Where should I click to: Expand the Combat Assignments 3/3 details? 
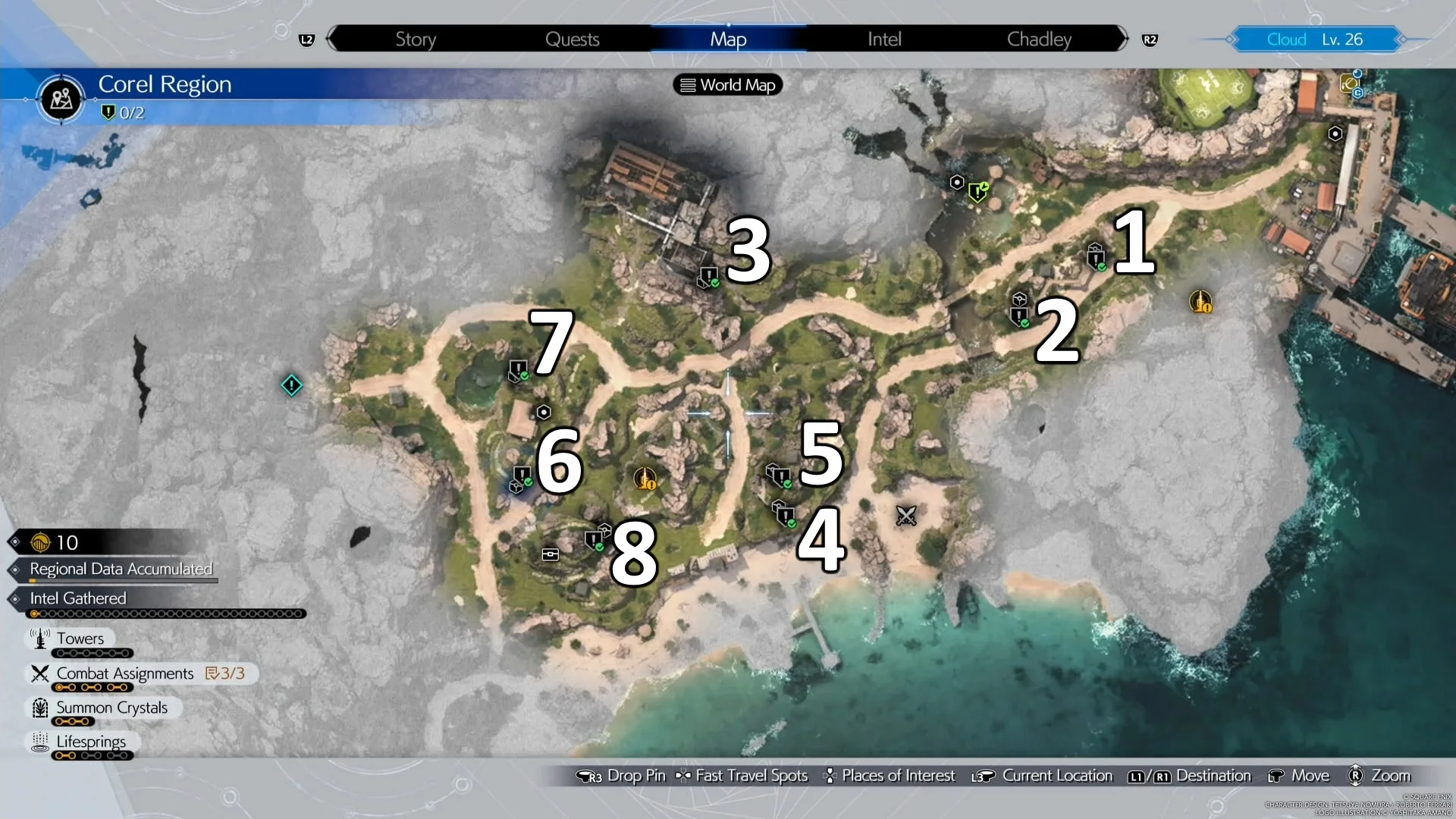226,673
